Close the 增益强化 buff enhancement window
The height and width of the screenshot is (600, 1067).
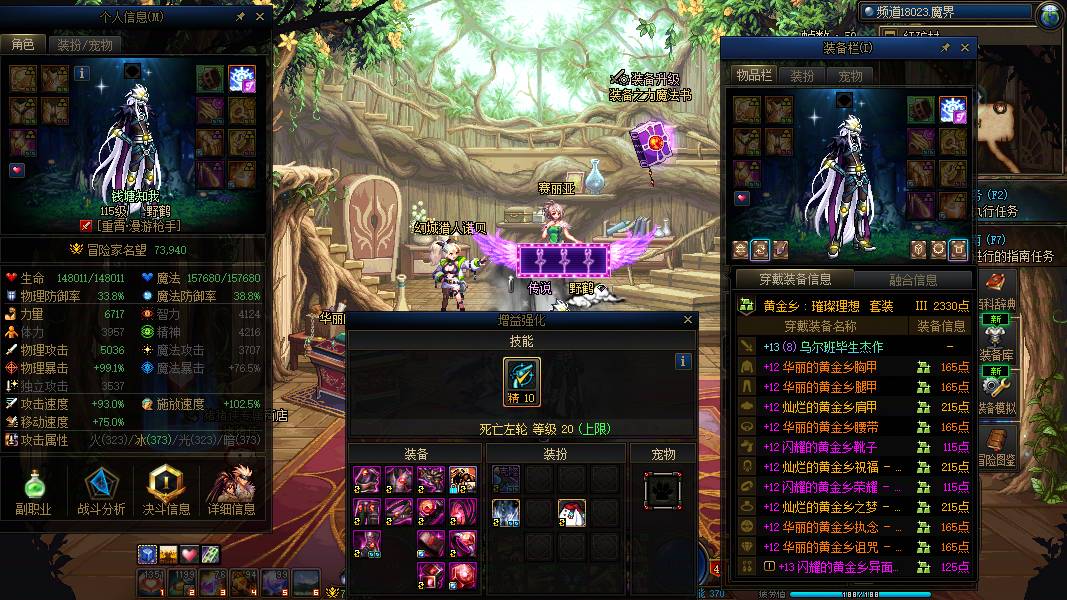click(688, 321)
